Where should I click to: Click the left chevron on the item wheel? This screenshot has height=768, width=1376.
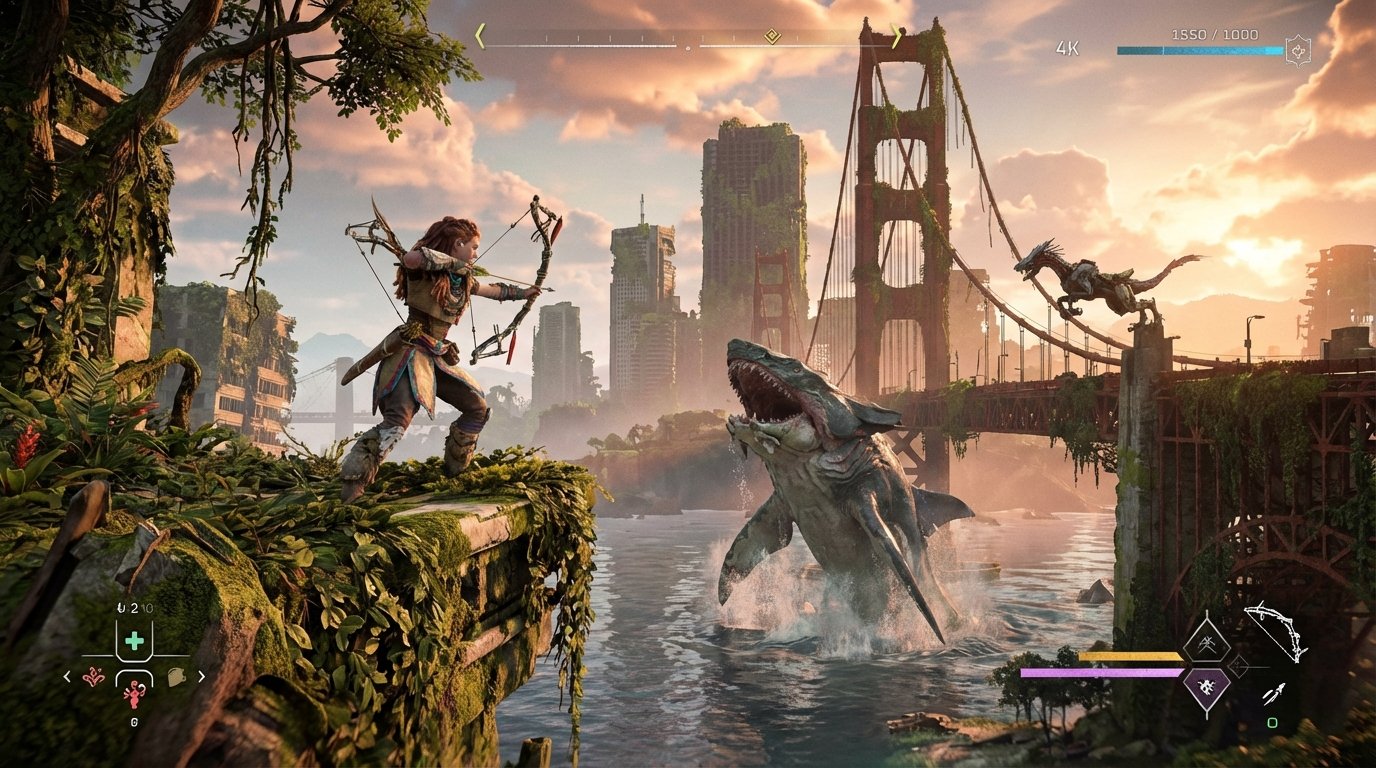point(66,677)
